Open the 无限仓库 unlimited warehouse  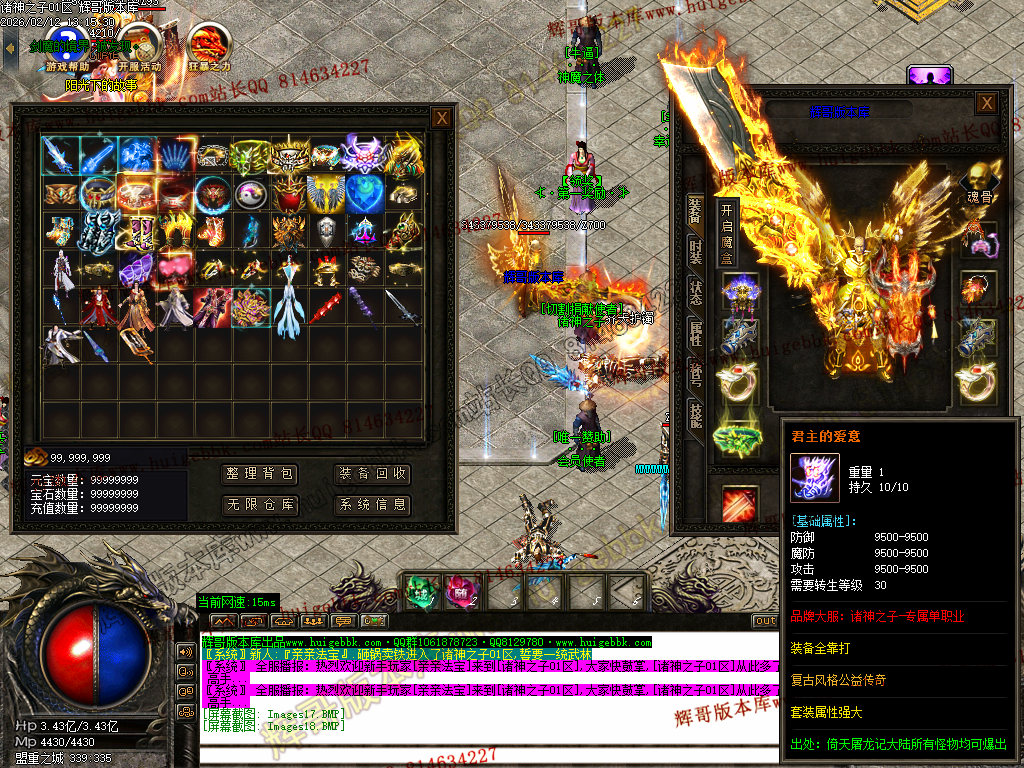pyautogui.click(x=259, y=505)
